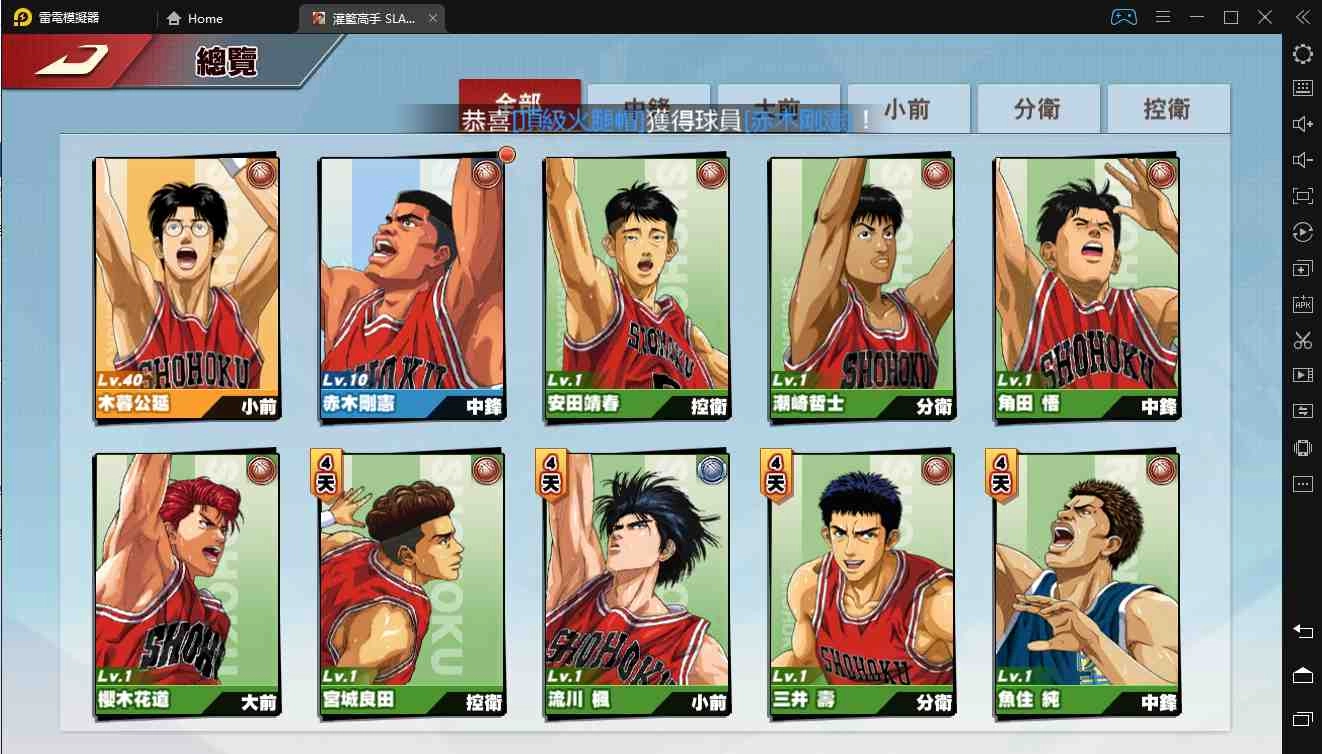Collapse the sidebar with the double-chevron icon
The height and width of the screenshot is (754, 1322).
click(1303, 16)
